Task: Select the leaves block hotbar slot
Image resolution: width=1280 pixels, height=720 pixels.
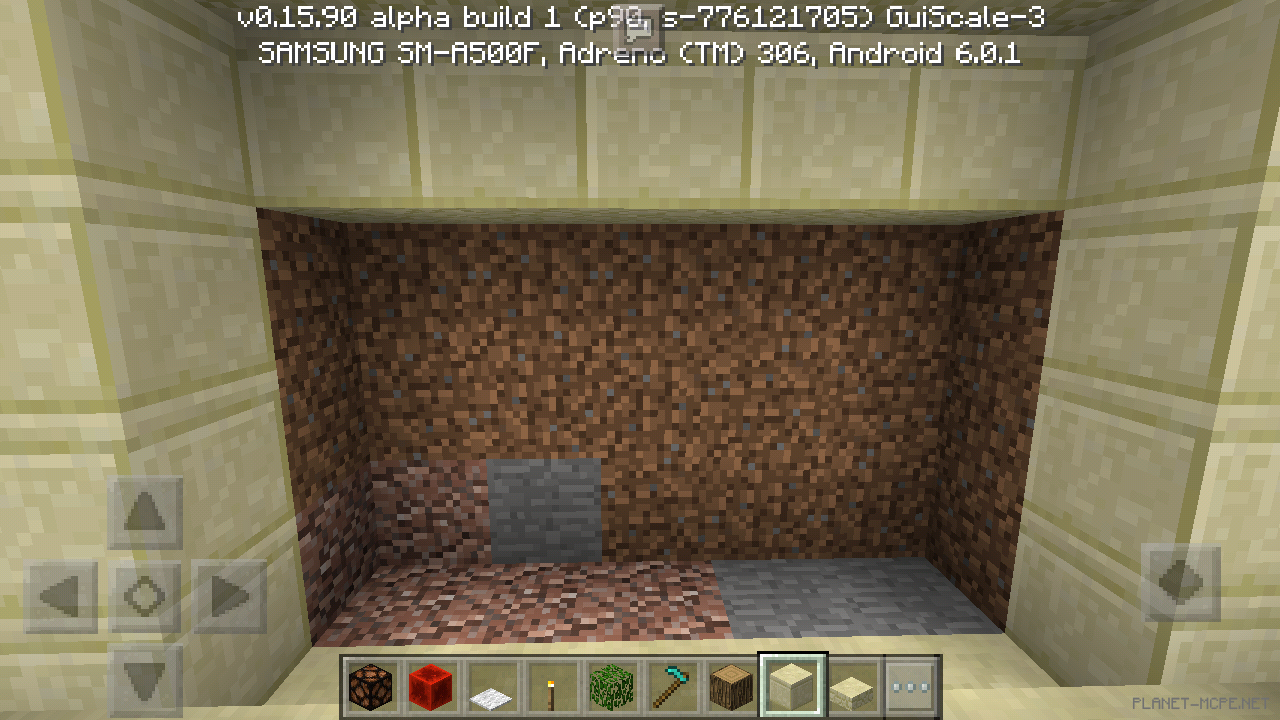Action: point(611,684)
